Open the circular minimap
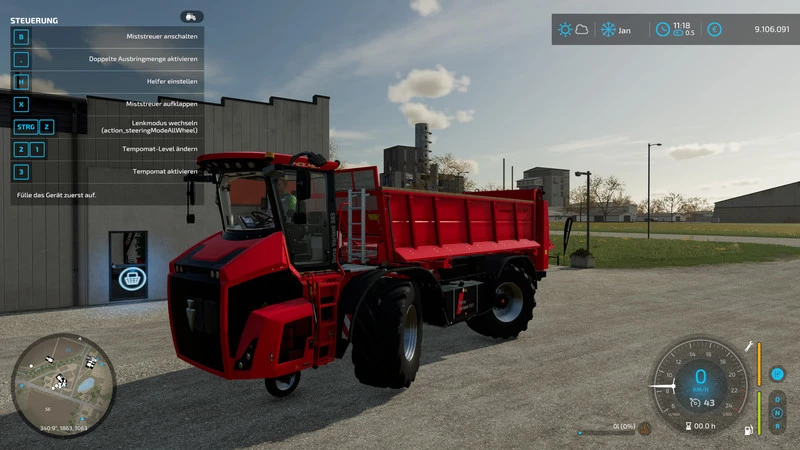The height and width of the screenshot is (450, 800). [63, 386]
